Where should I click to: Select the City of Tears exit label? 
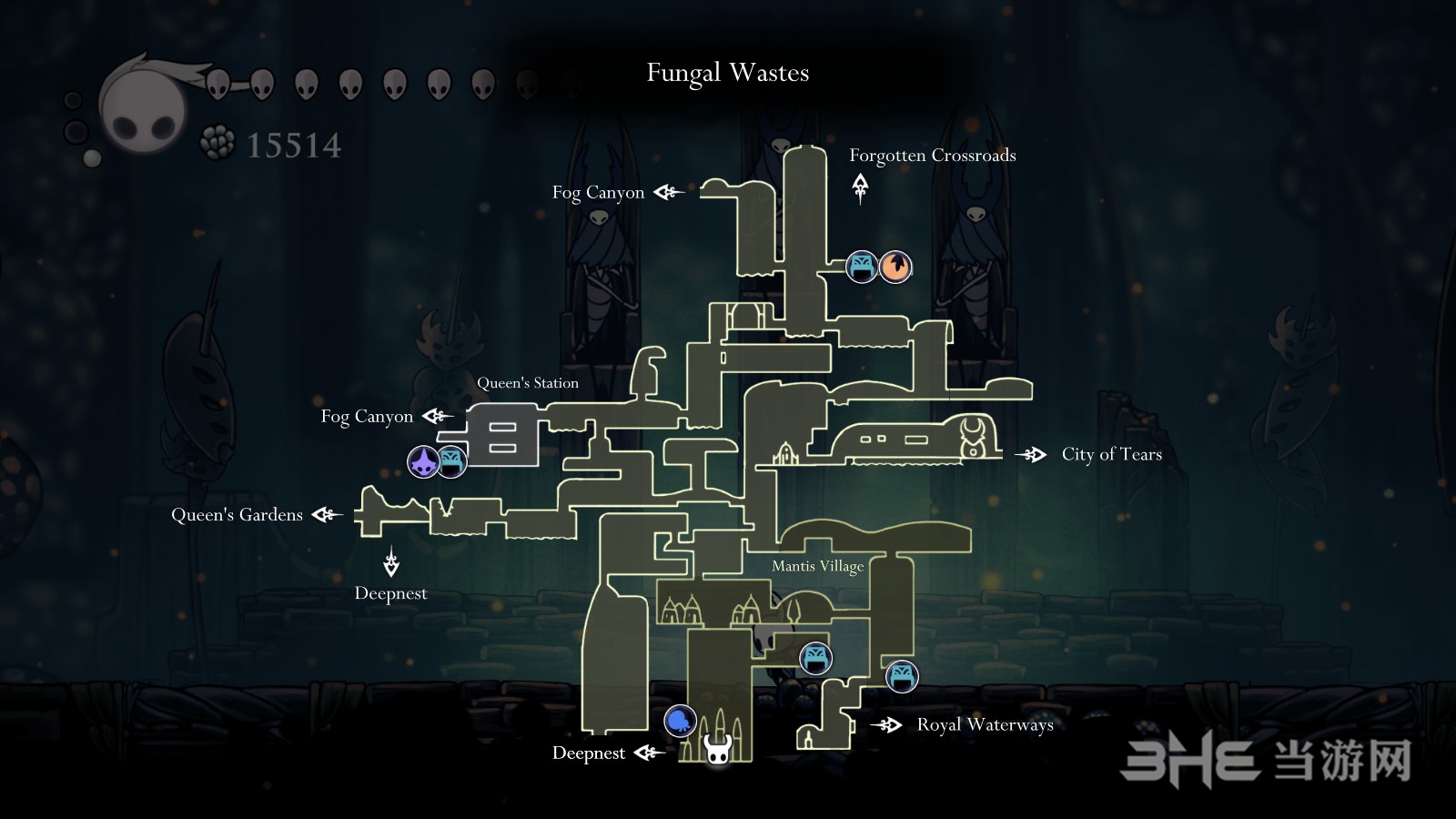coord(1111,454)
